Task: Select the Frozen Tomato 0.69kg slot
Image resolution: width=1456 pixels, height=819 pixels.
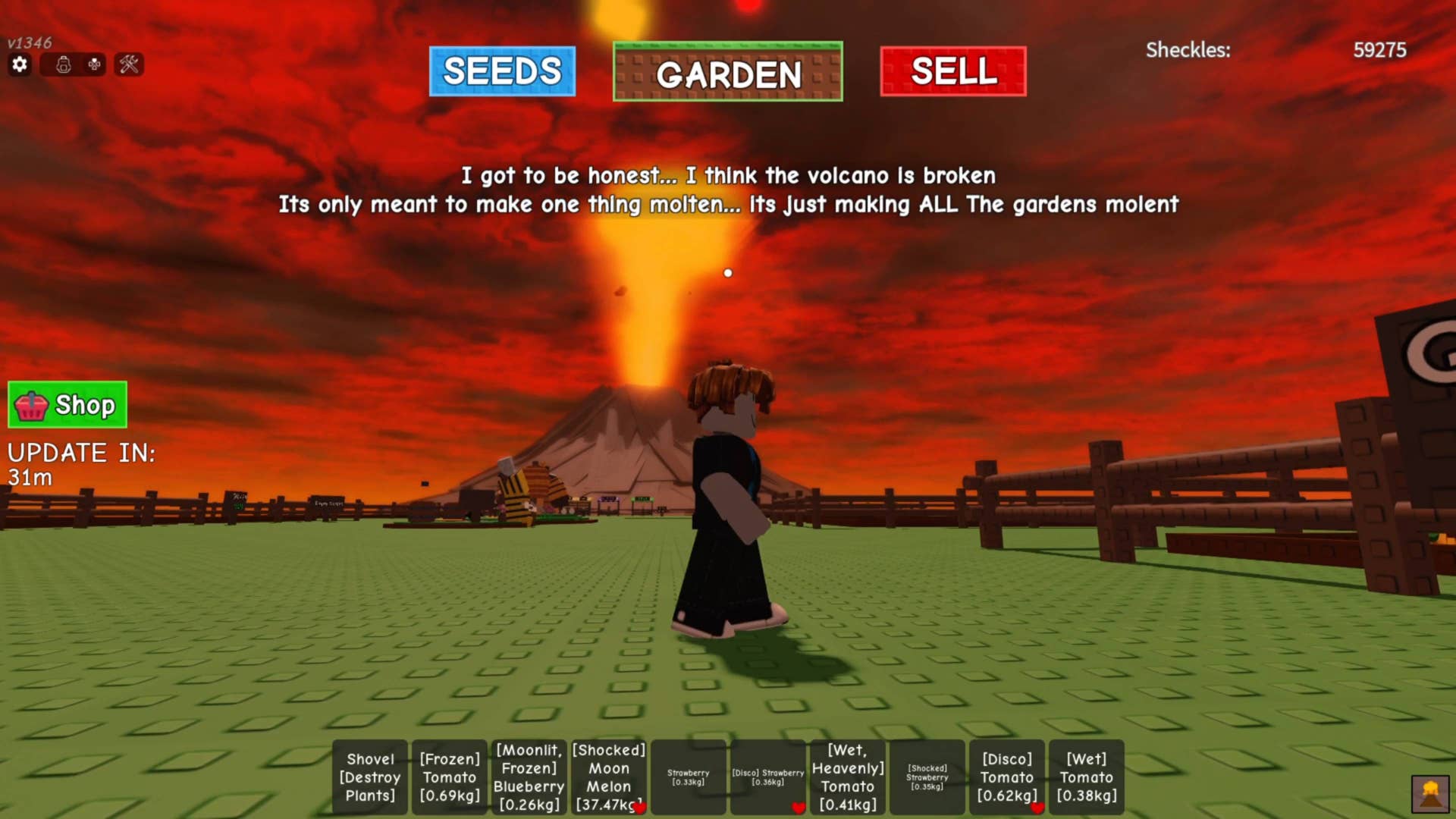Action: point(450,777)
